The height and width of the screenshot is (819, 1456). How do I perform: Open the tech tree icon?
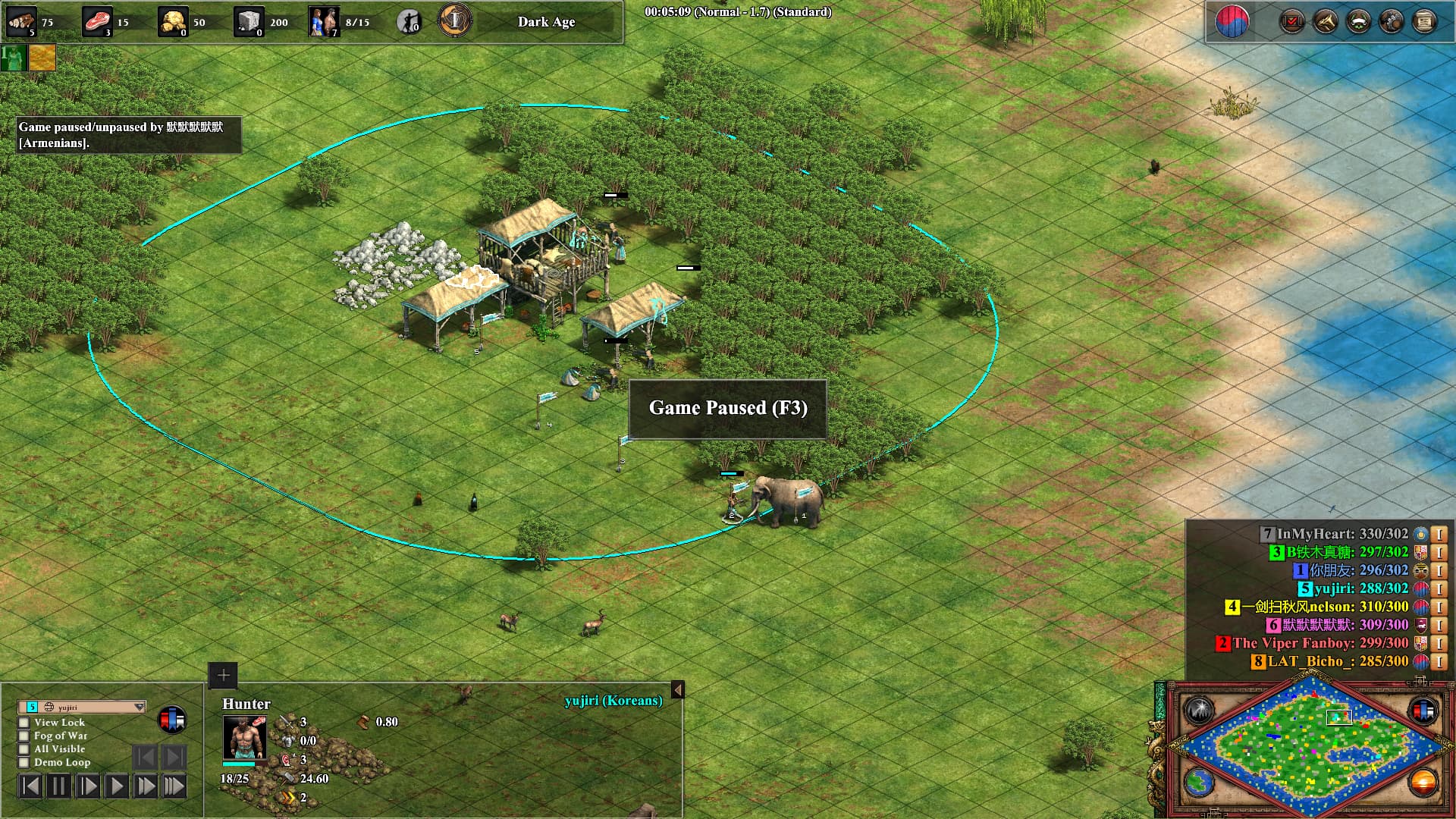coord(1392,21)
